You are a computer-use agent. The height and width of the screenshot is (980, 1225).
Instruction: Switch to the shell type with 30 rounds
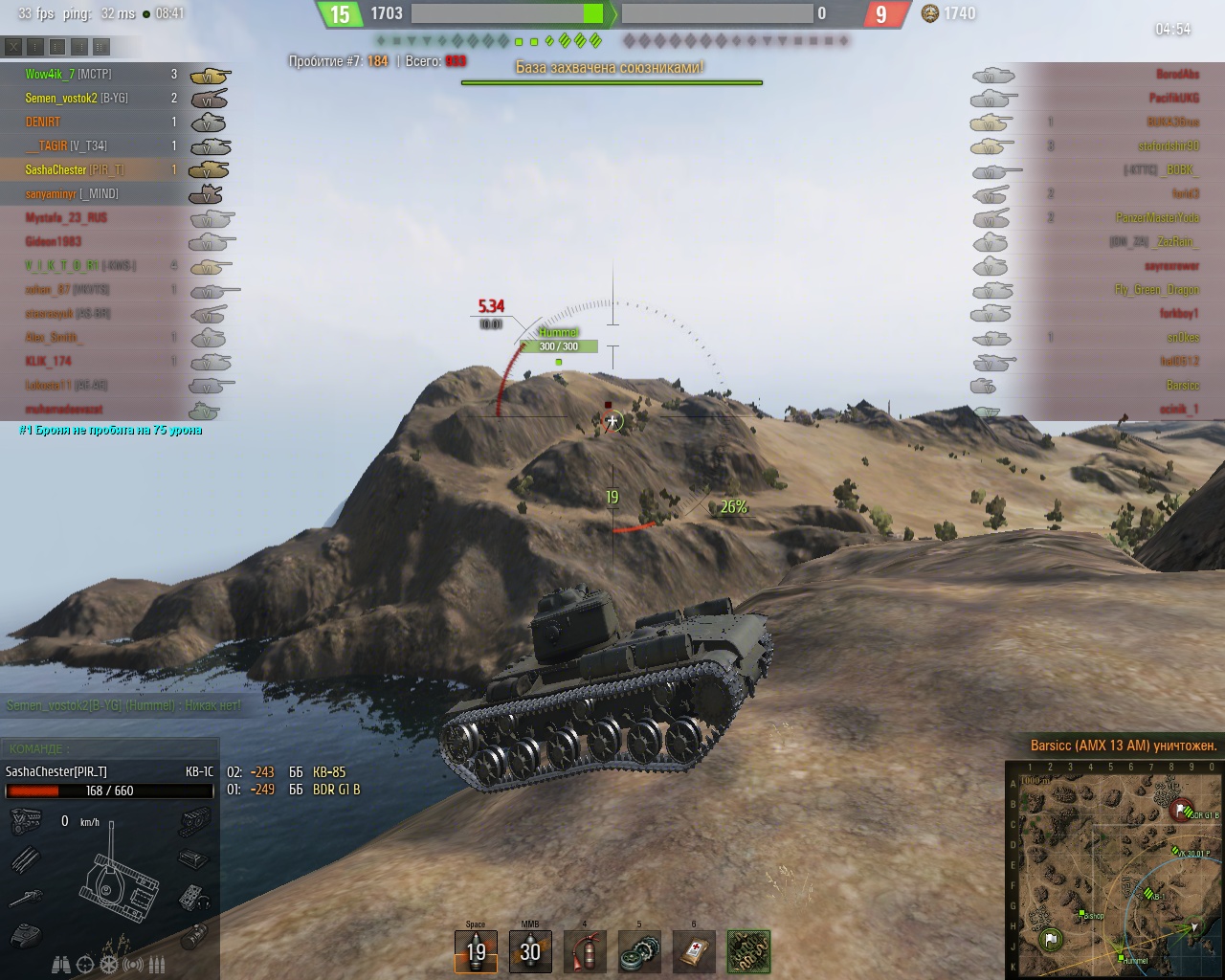(x=530, y=950)
